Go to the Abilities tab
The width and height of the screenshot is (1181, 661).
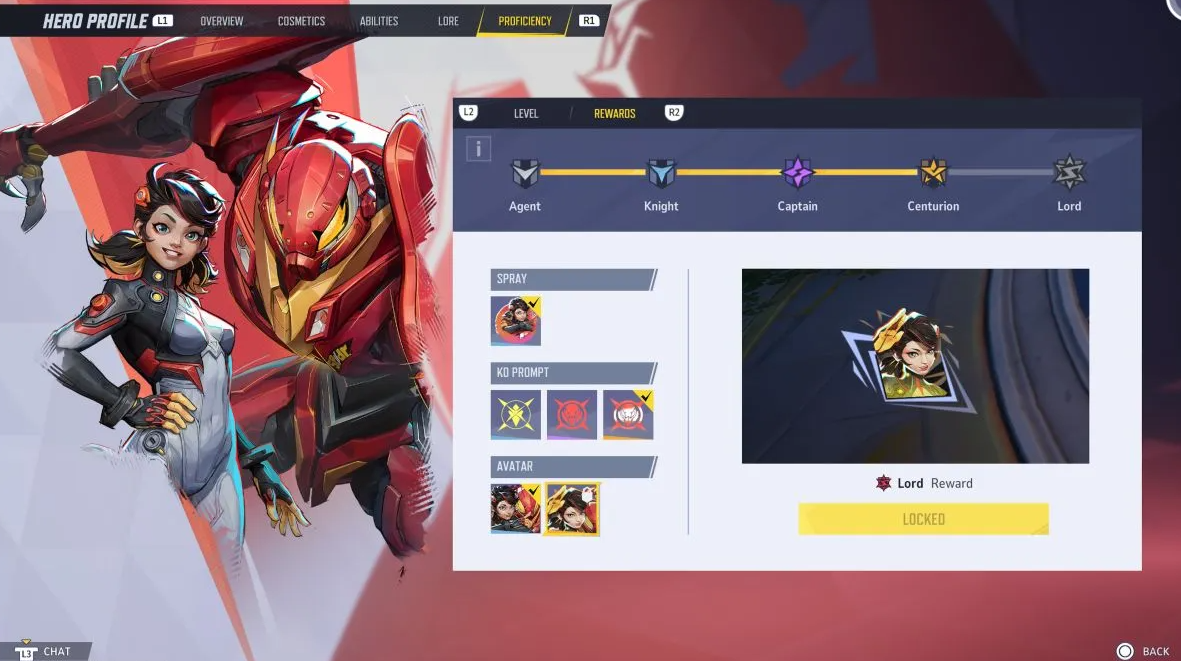pos(379,21)
